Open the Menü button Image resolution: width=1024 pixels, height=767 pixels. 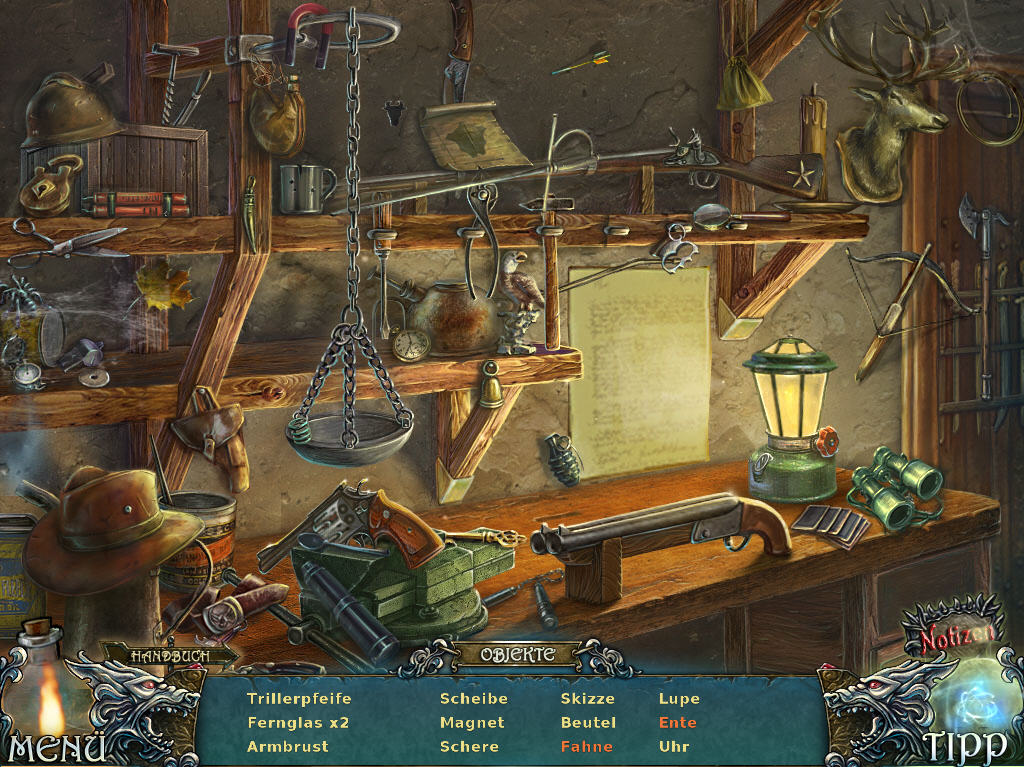click(x=56, y=747)
